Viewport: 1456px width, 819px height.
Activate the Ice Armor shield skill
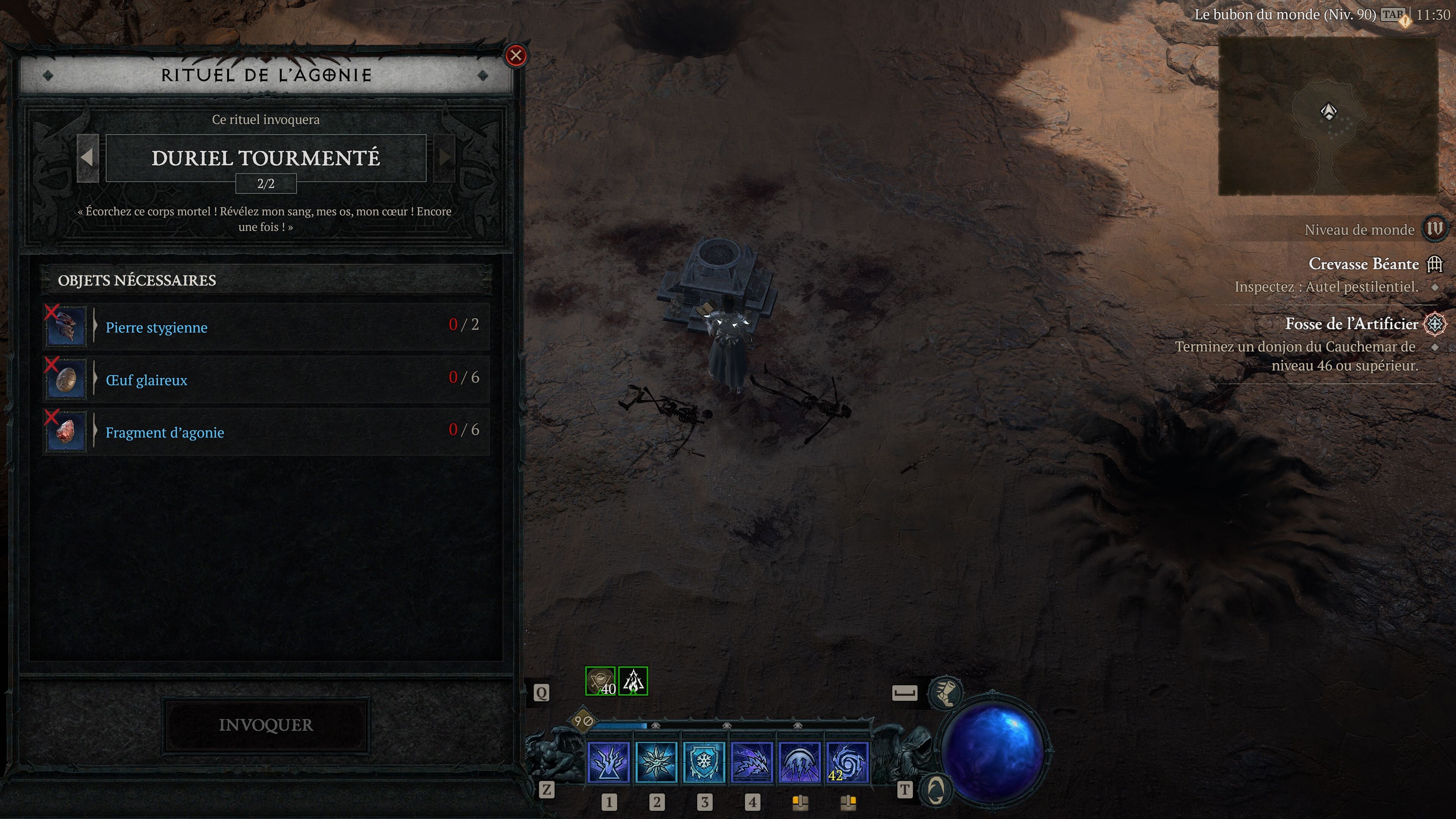[704, 763]
